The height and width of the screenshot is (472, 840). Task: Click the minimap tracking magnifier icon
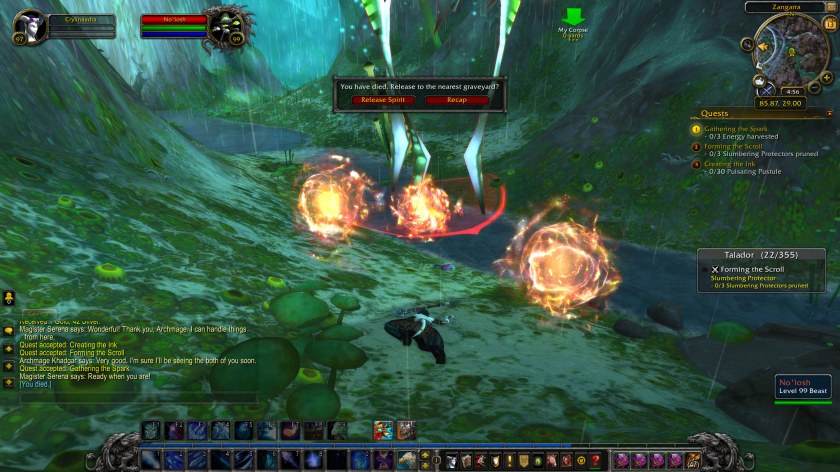click(x=748, y=44)
